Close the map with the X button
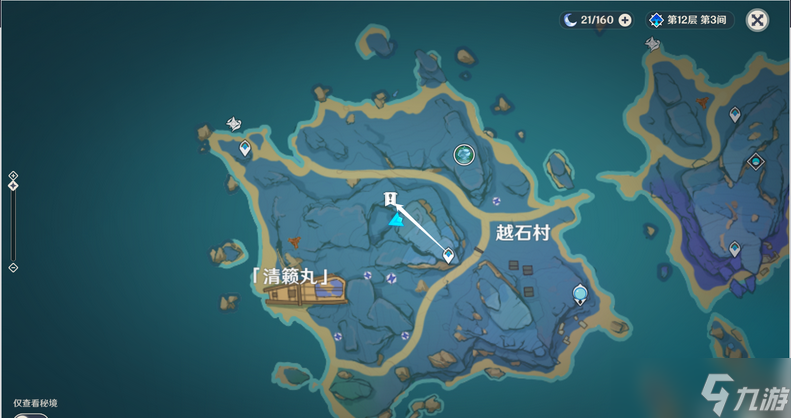Screen dimensions: 791x418 758,19
